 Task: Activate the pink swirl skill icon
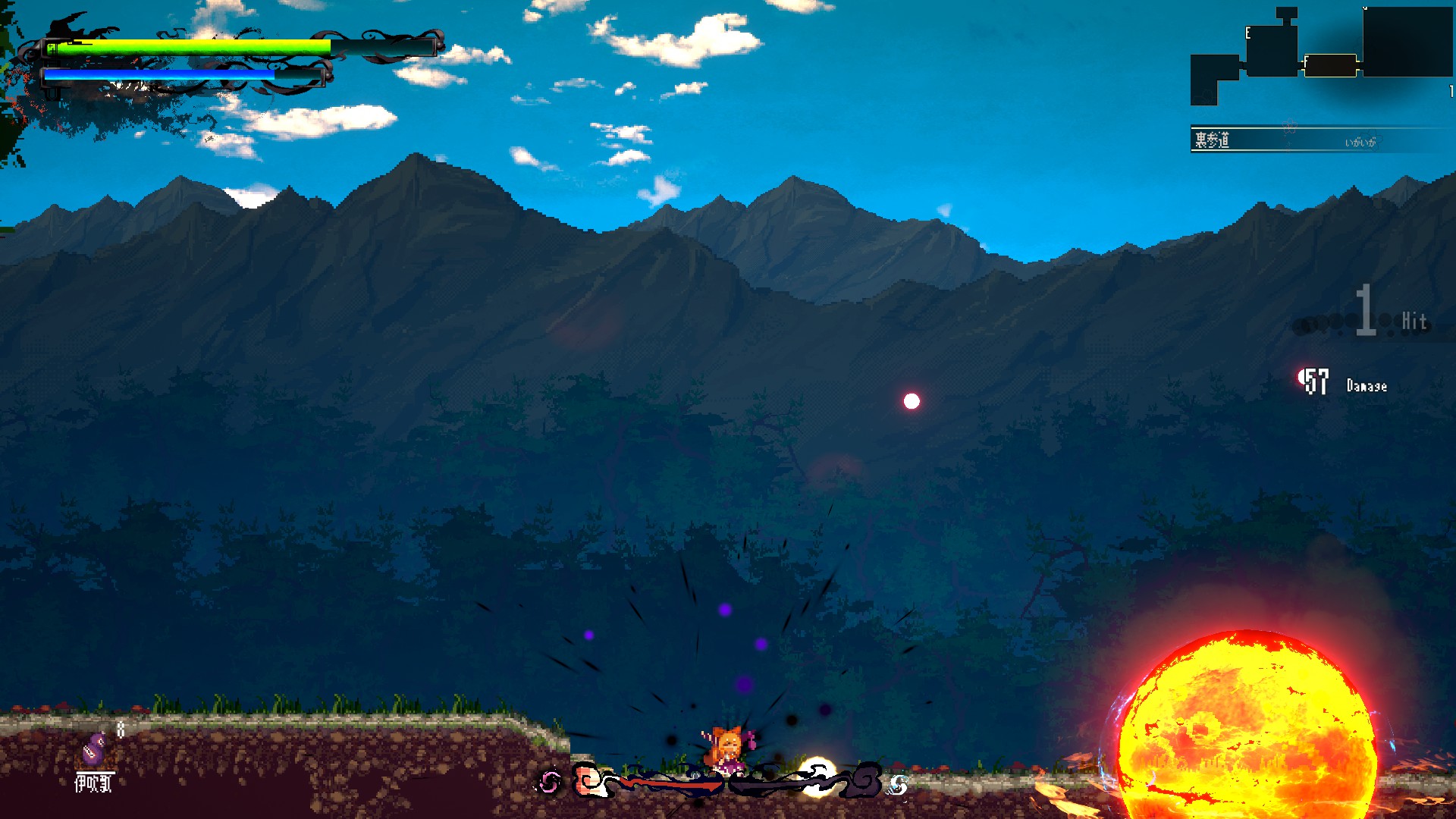(551, 782)
